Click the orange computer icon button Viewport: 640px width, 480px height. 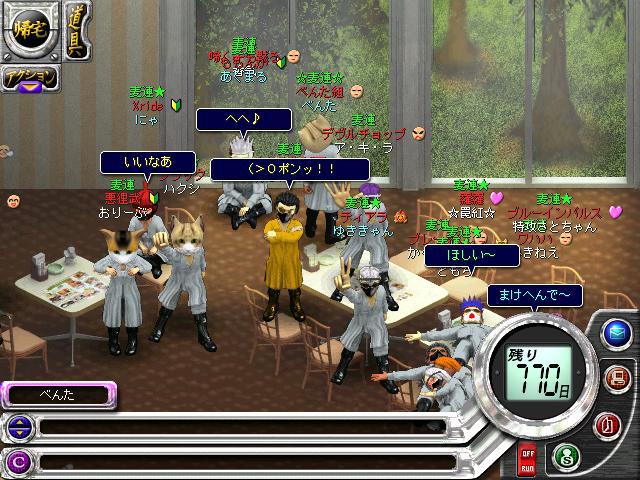pyautogui.click(x=619, y=377)
